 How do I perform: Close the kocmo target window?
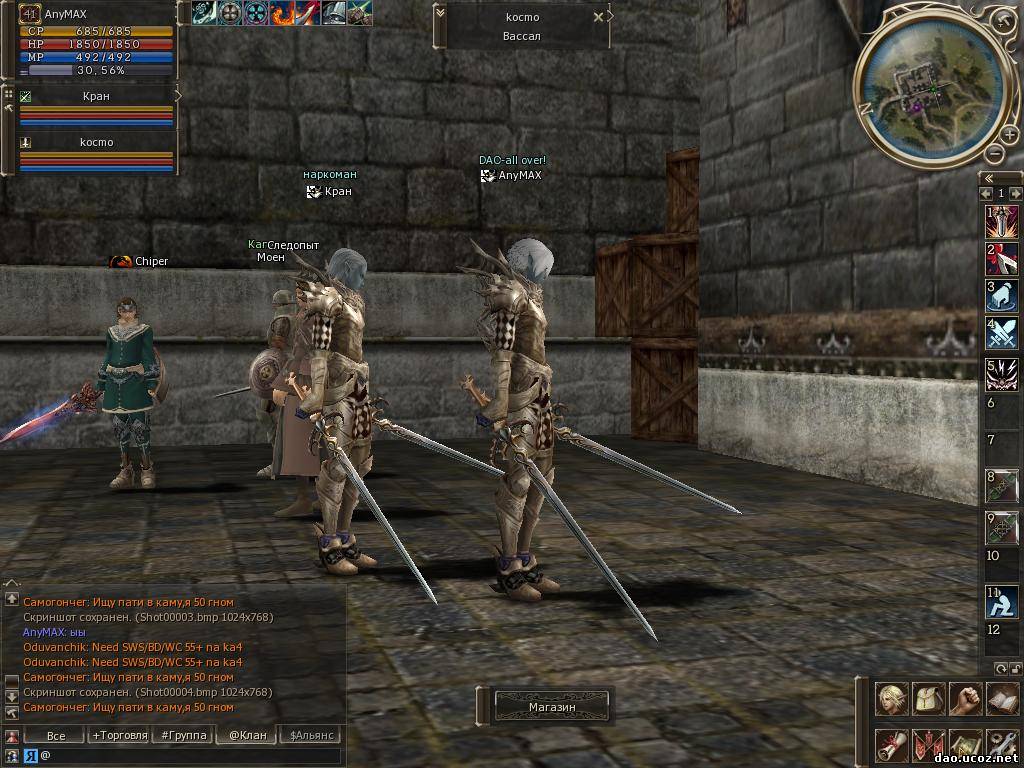click(598, 17)
